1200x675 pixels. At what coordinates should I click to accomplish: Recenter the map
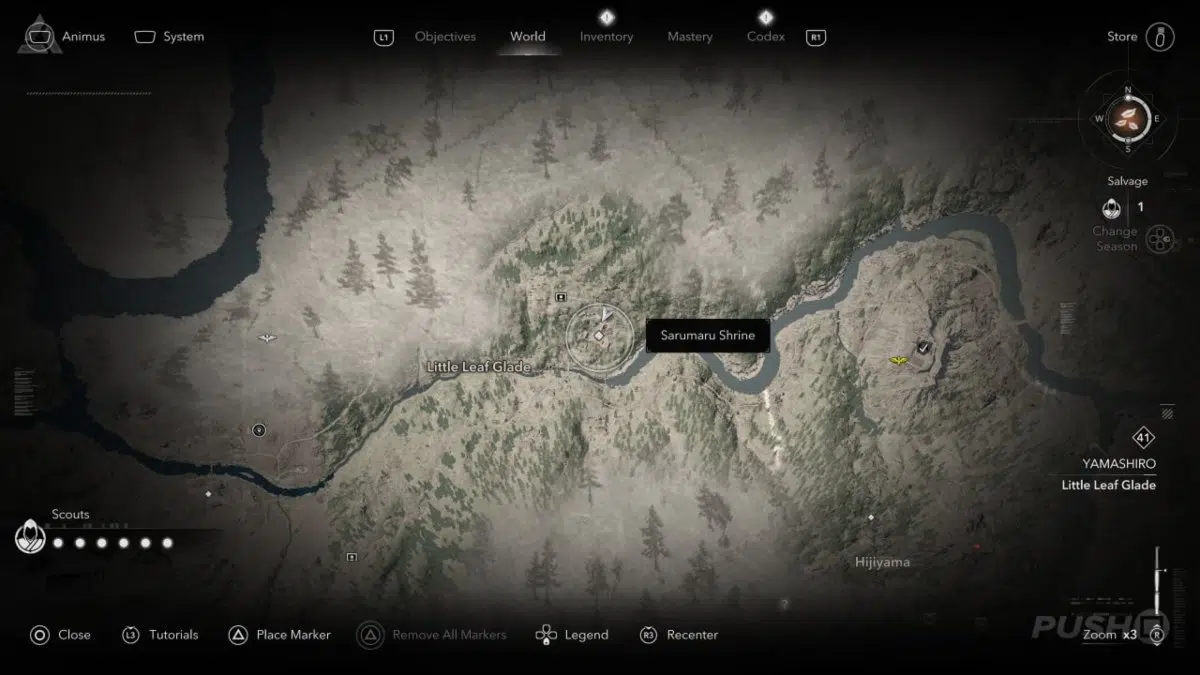[678, 635]
